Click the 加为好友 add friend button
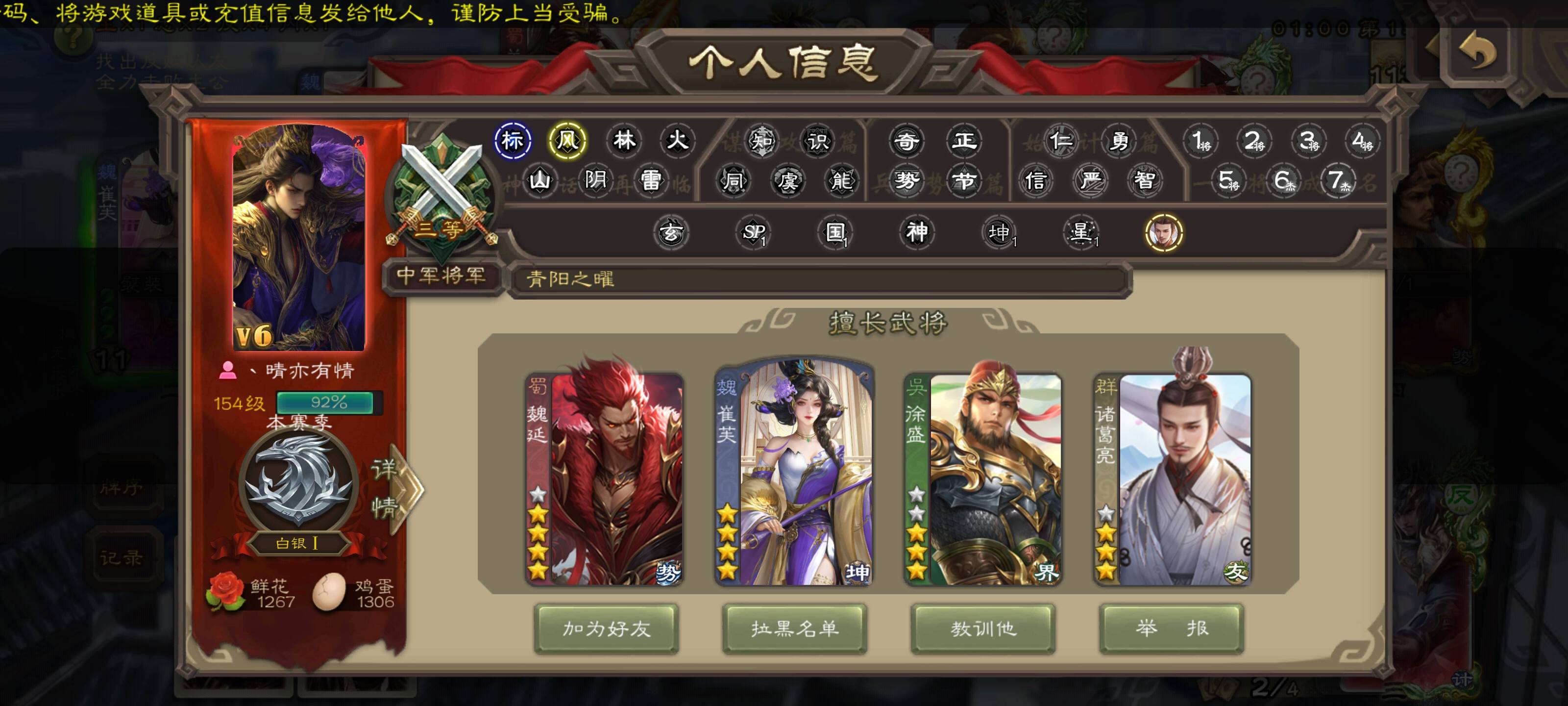1568x706 pixels. tap(606, 628)
